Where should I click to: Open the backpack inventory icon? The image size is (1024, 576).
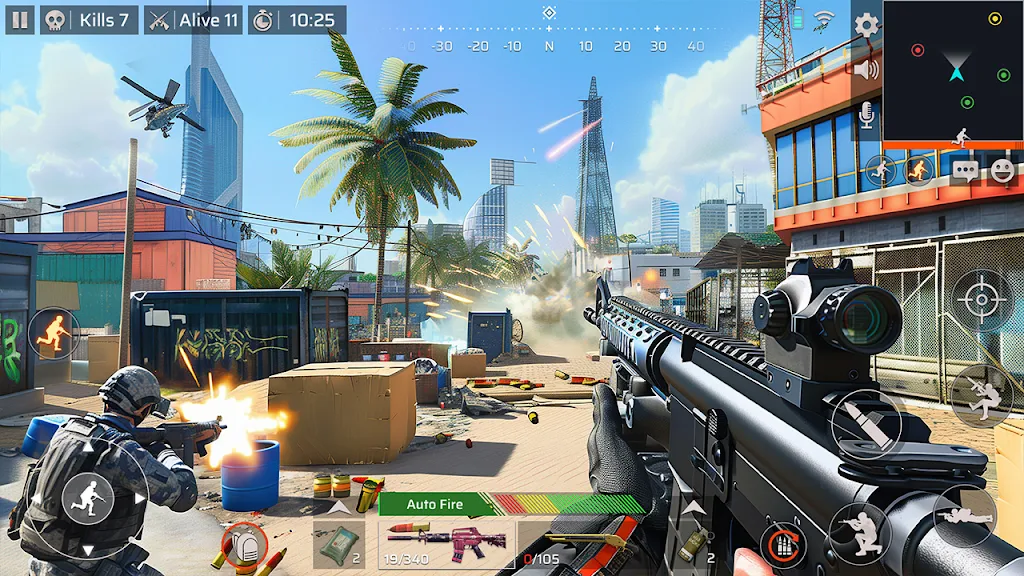point(244,545)
